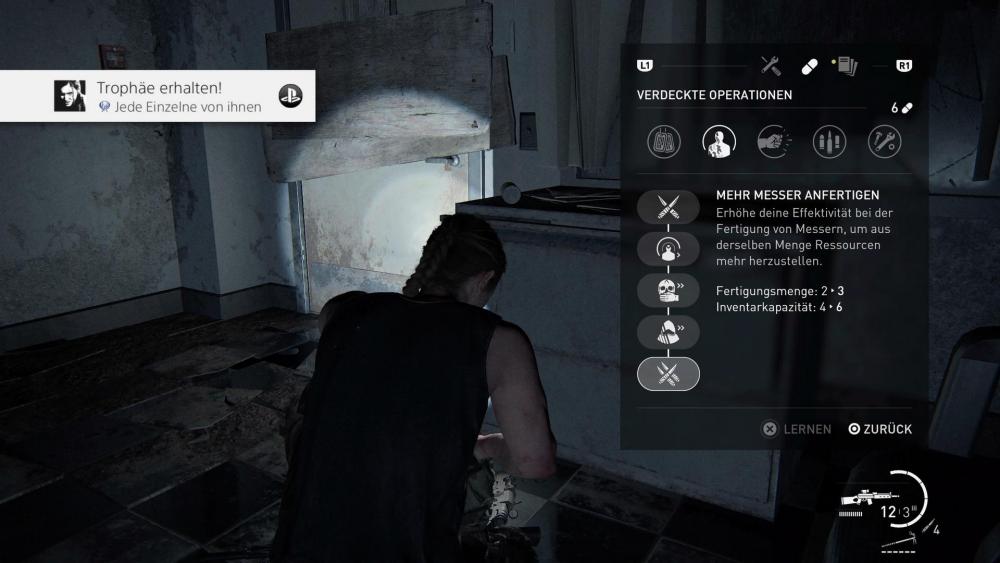The image size is (1000, 563).
Task: Select the backpack skill branch icon
Action: (664, 141)
